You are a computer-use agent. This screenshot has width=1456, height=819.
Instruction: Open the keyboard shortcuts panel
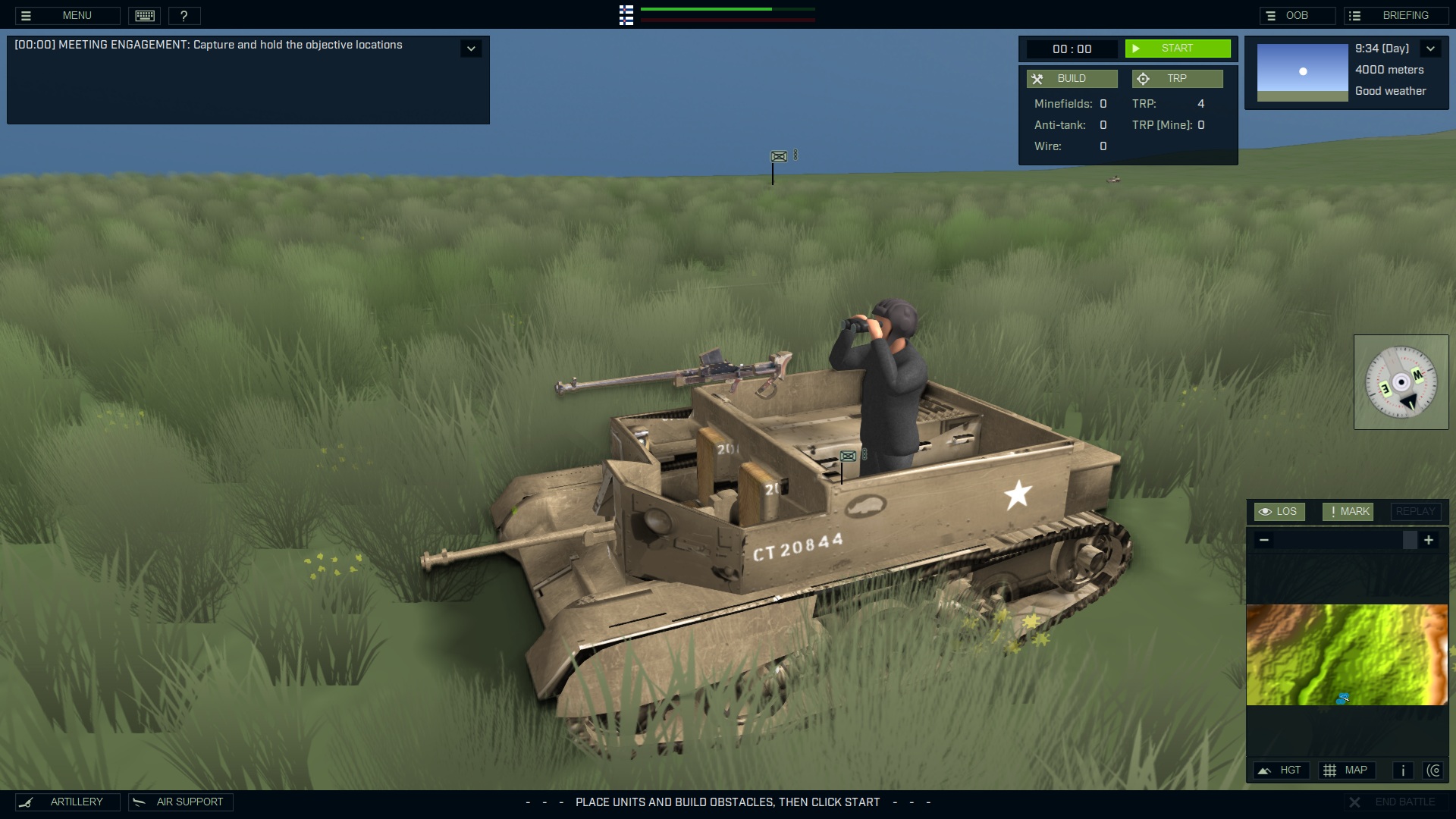click(144, 15)
